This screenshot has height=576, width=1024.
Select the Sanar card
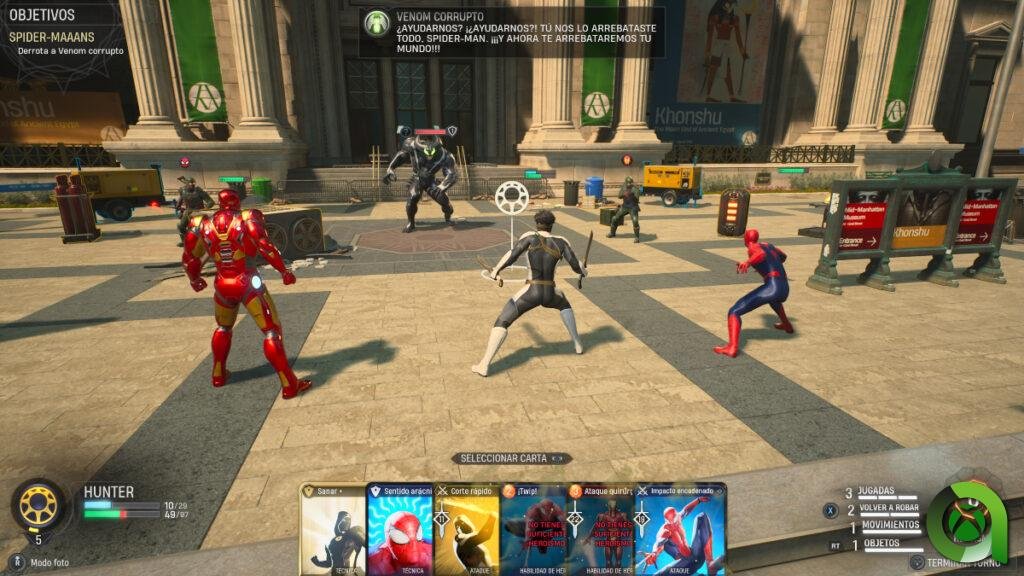tap(333, 529)
